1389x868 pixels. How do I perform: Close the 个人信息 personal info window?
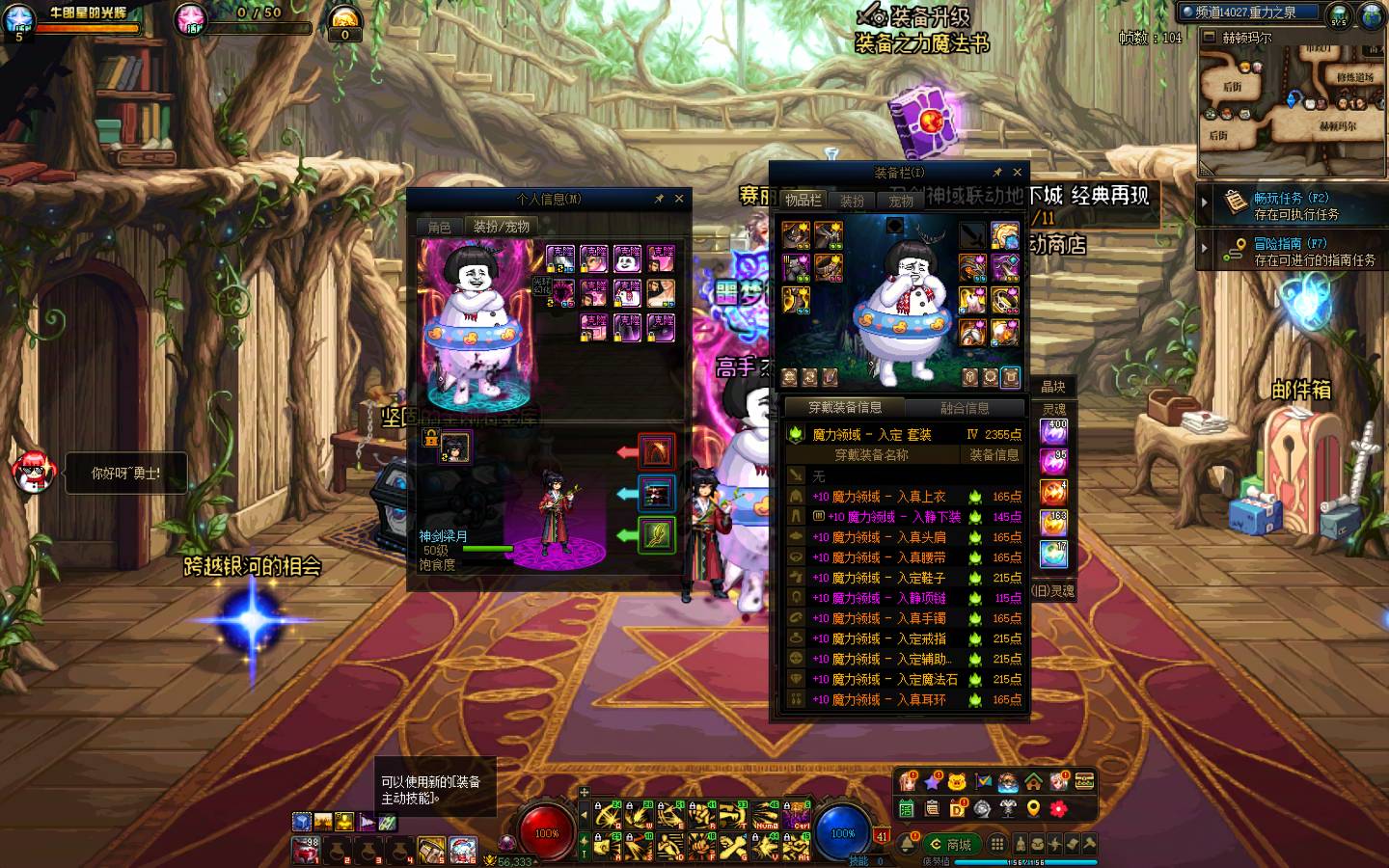679,199
